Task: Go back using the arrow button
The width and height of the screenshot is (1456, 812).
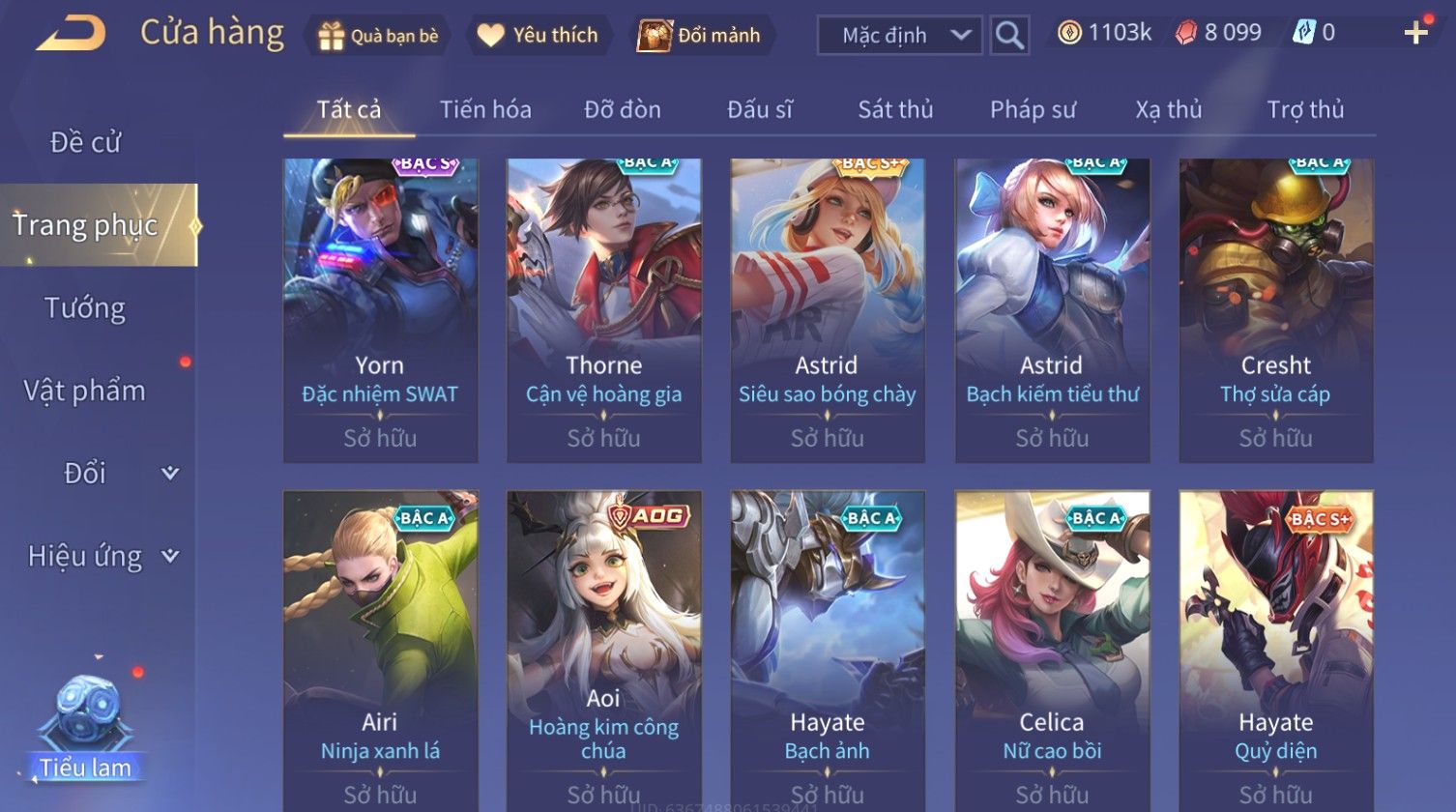Action: [71, 34]
